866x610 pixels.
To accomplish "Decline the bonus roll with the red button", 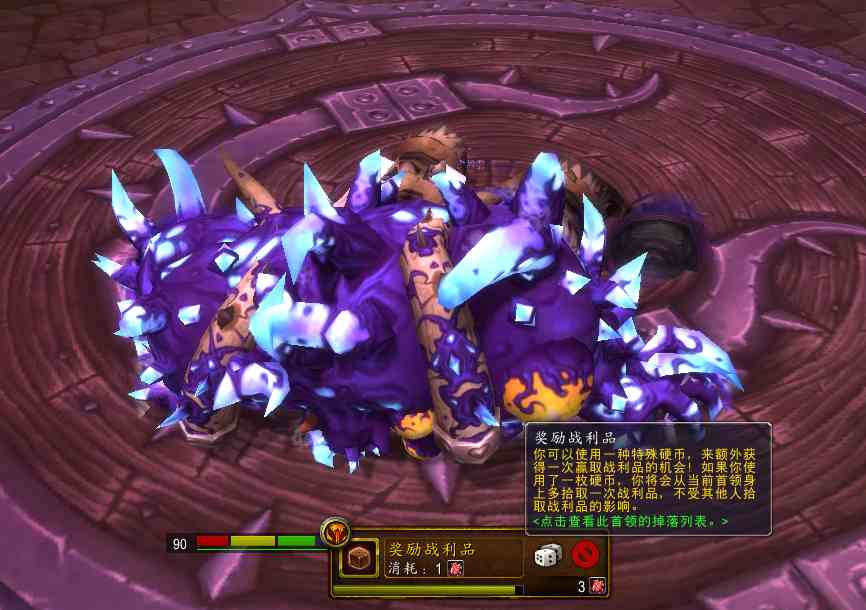I will [585, 554].
